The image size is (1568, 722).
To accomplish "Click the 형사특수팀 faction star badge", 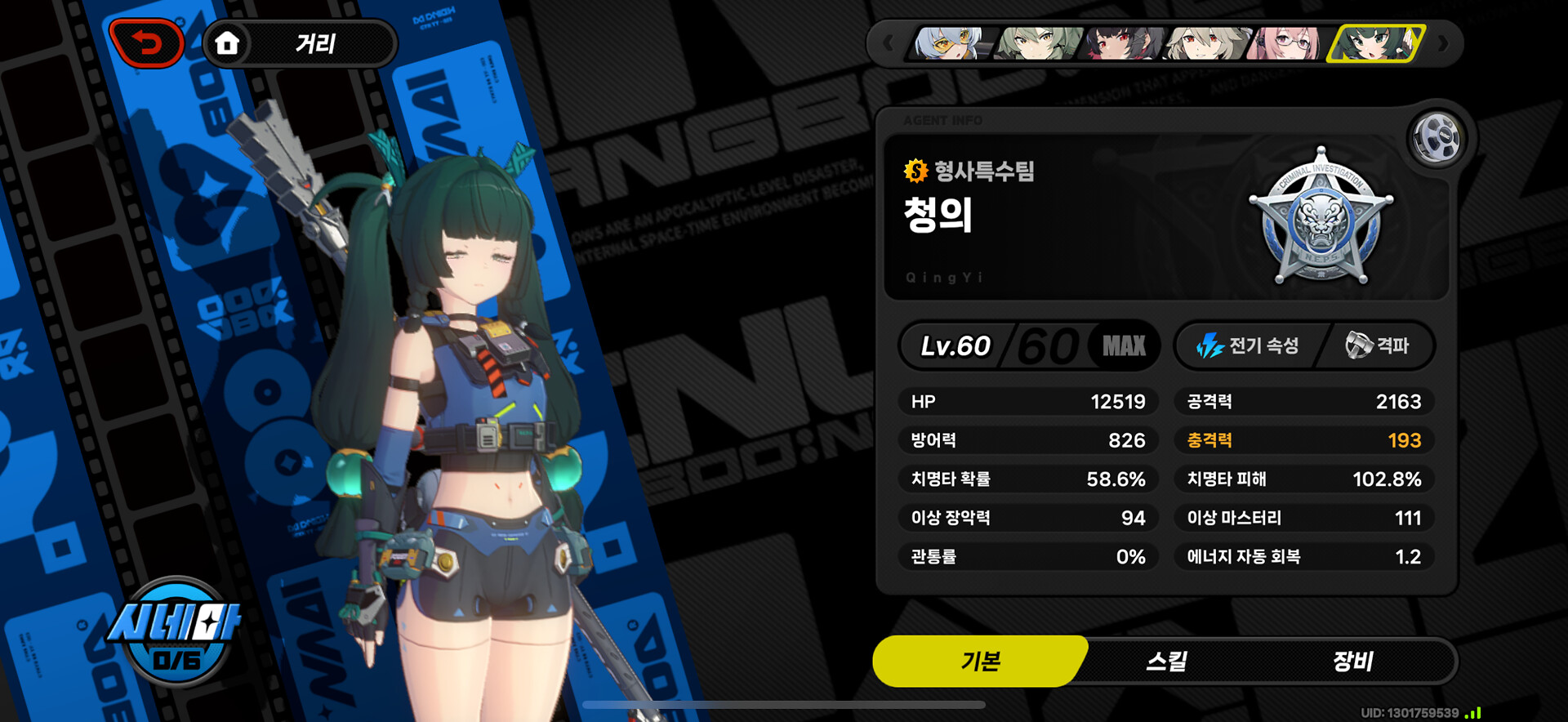I will [1321, 218].
